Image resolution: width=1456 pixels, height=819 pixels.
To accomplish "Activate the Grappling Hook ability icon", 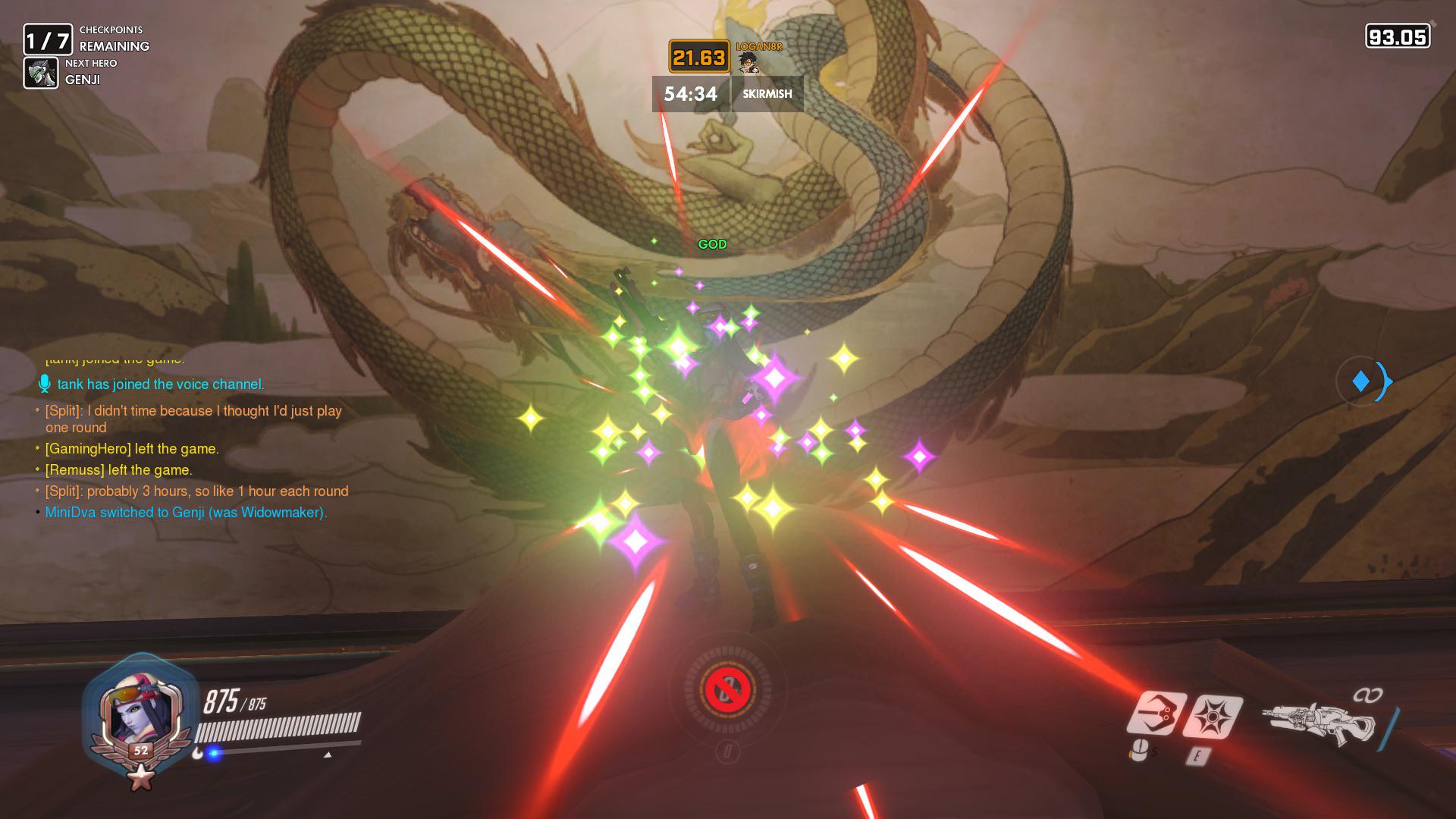I will click(1156, 714).
